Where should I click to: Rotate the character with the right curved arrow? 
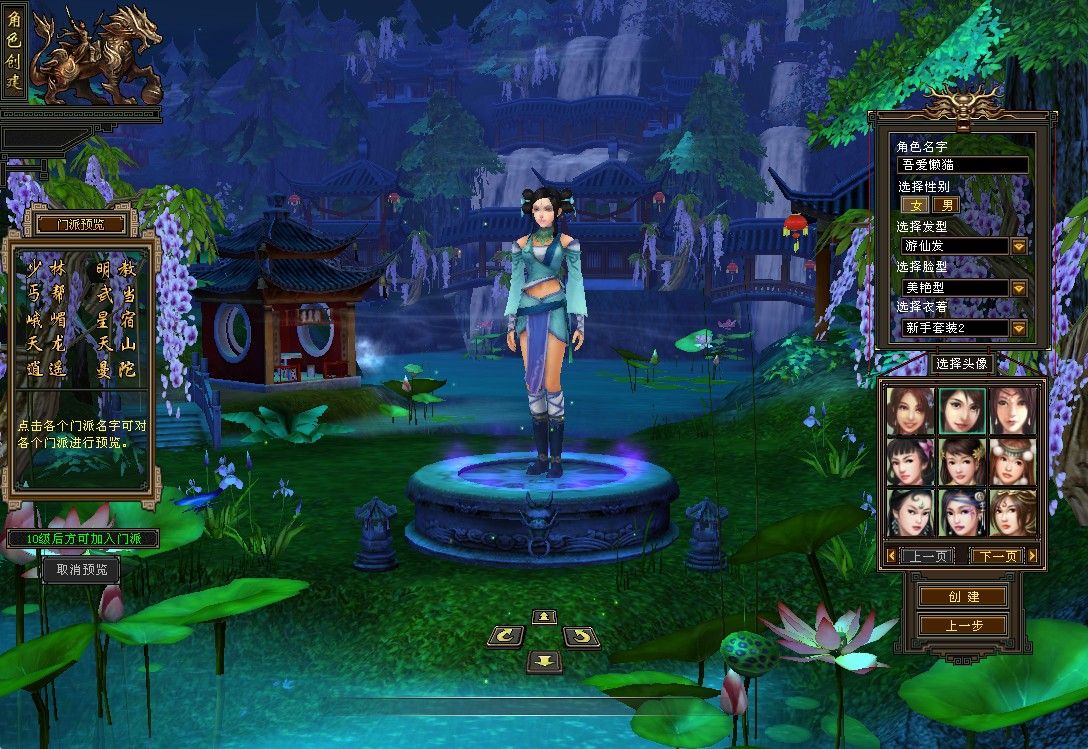pyautogui.click(x=581, y=636)
